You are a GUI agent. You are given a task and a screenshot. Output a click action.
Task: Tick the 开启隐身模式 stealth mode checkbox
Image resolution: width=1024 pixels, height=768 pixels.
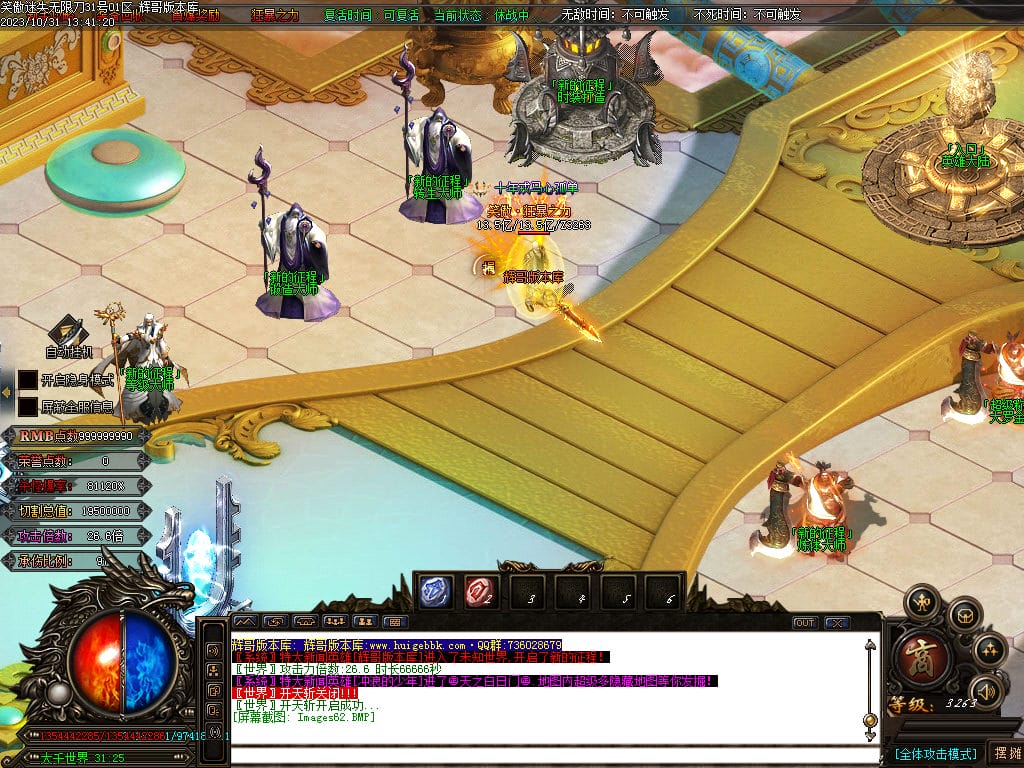28,381
